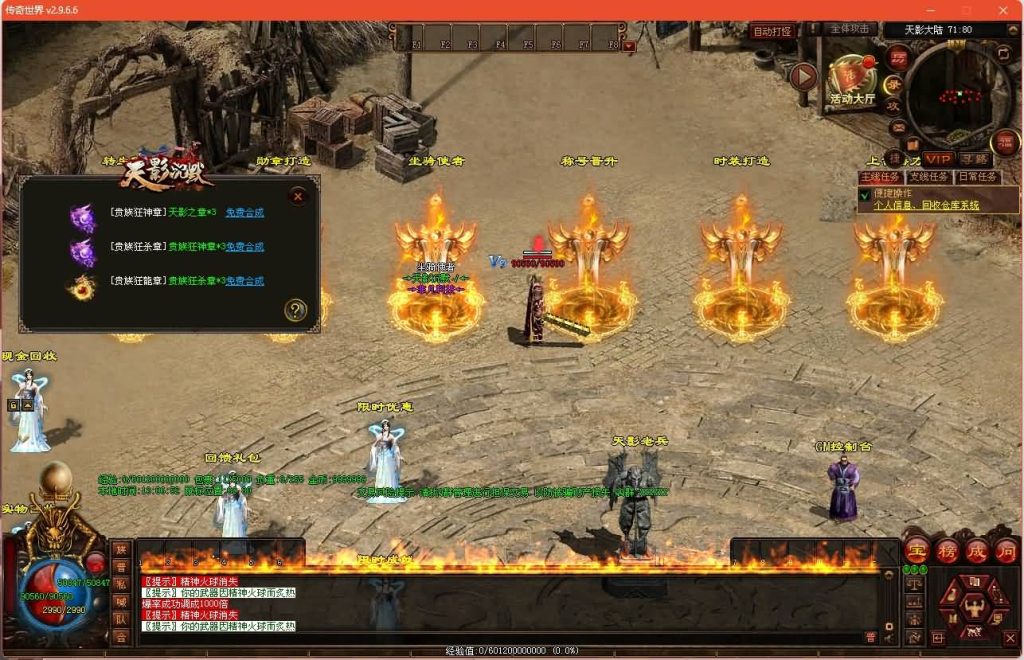
Task: Activate the 寻路 pathfinding button
Action: [x=973, y=159]
